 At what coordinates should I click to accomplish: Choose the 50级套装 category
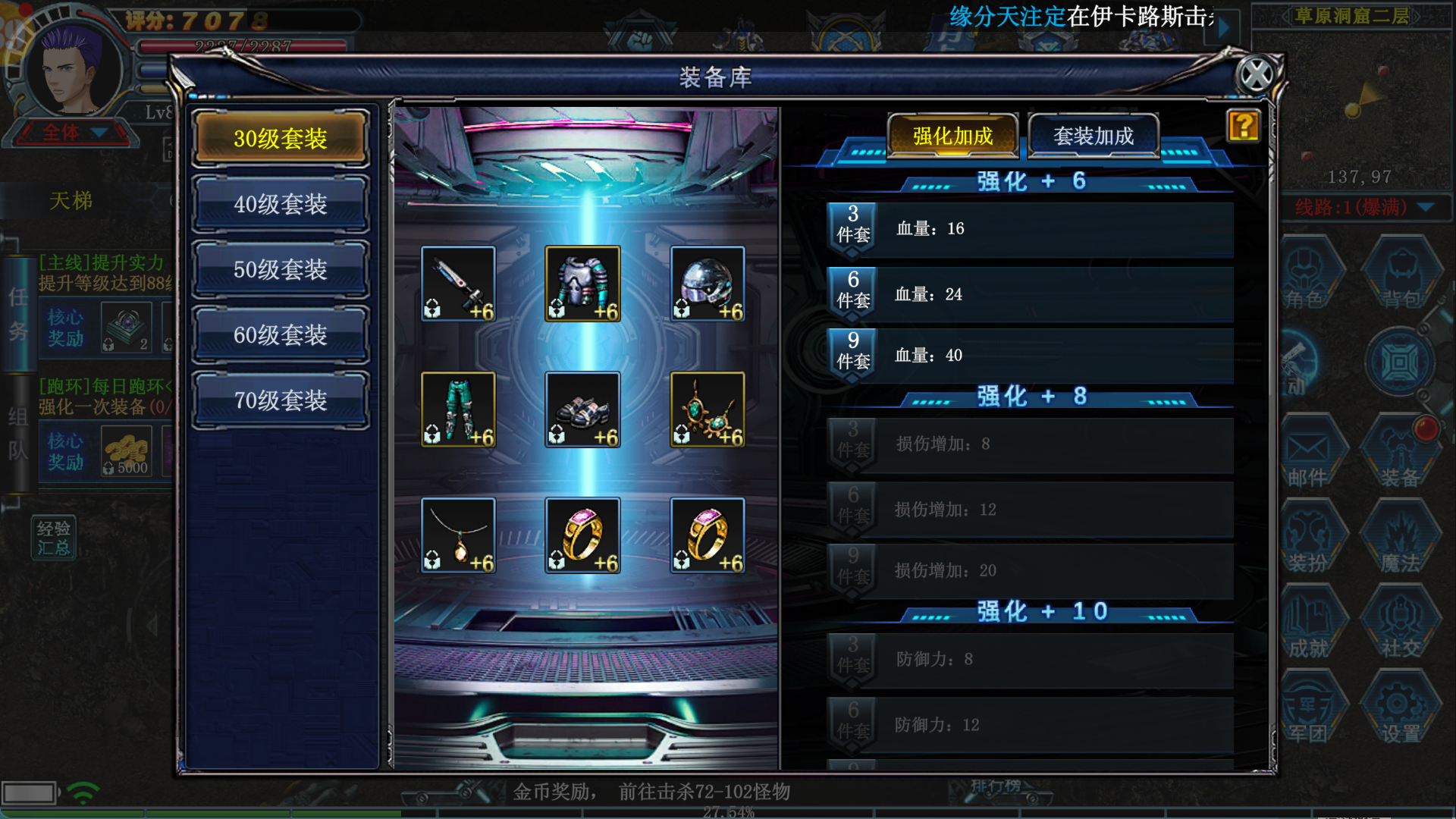281,269
